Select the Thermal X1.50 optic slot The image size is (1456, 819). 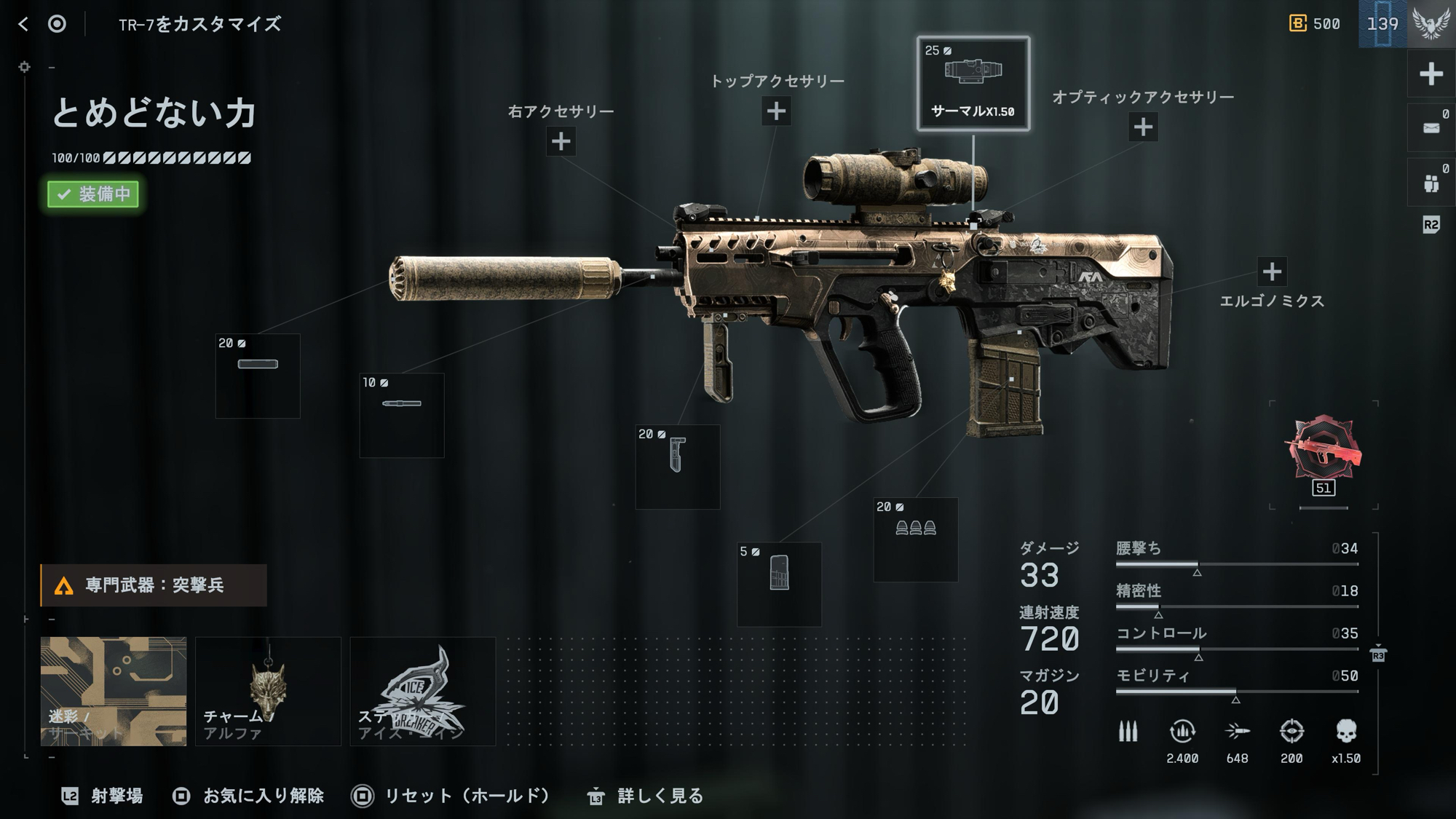(973, 83)
